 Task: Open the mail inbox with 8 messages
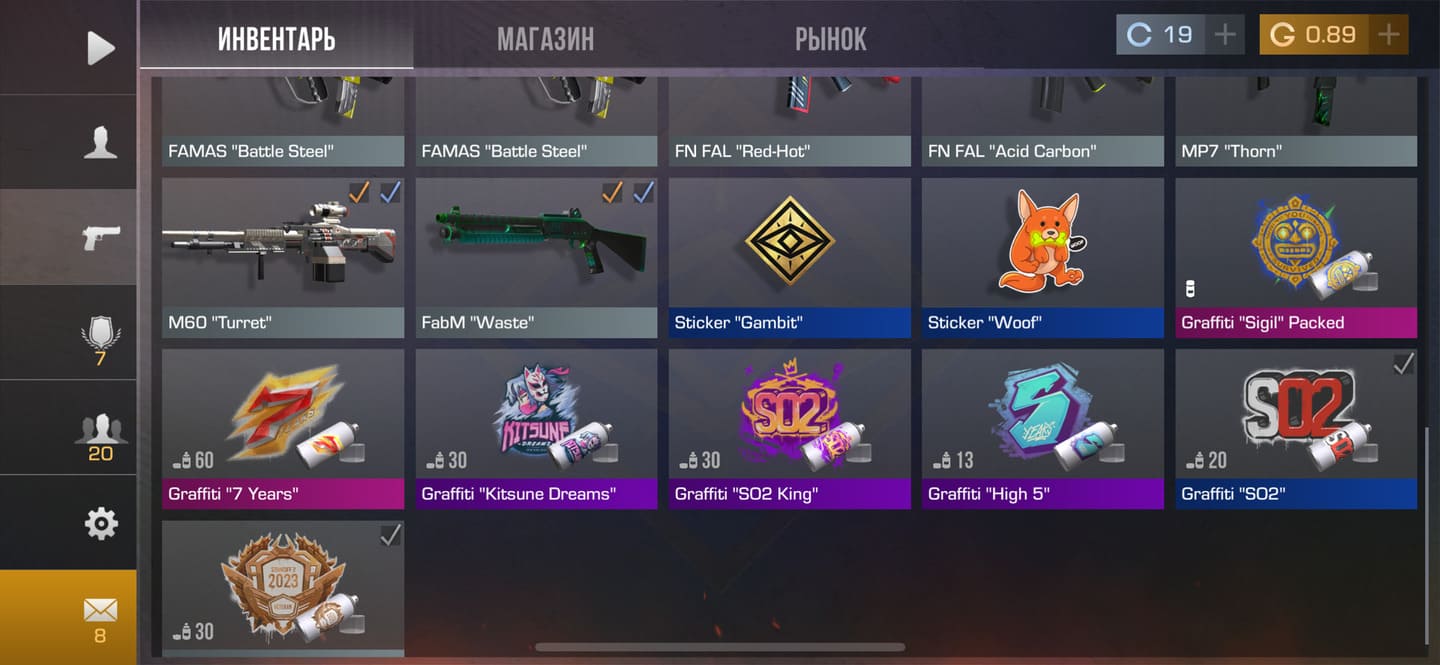tap(100, 616)
